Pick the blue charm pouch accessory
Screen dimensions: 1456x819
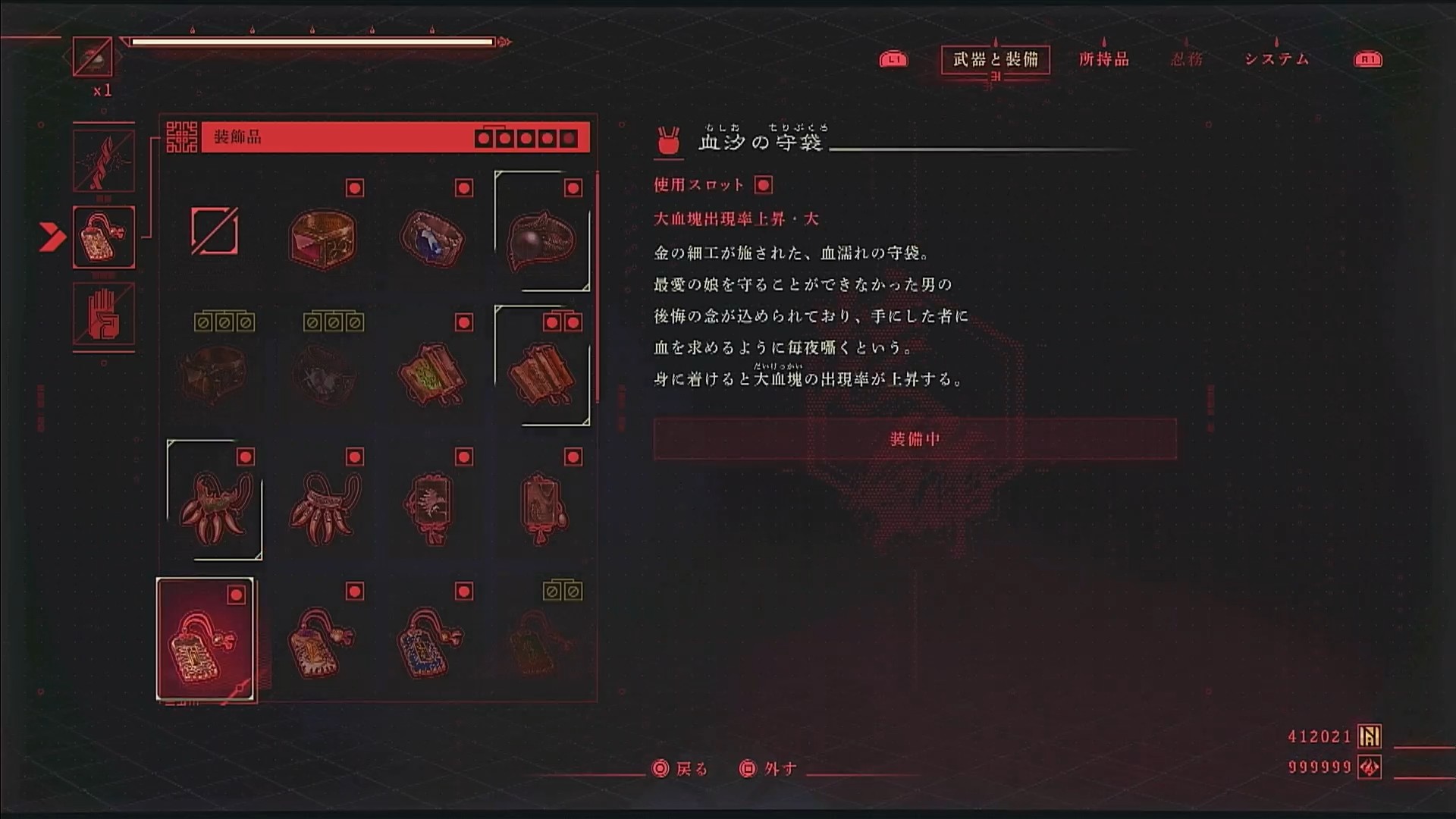(431, 643)
